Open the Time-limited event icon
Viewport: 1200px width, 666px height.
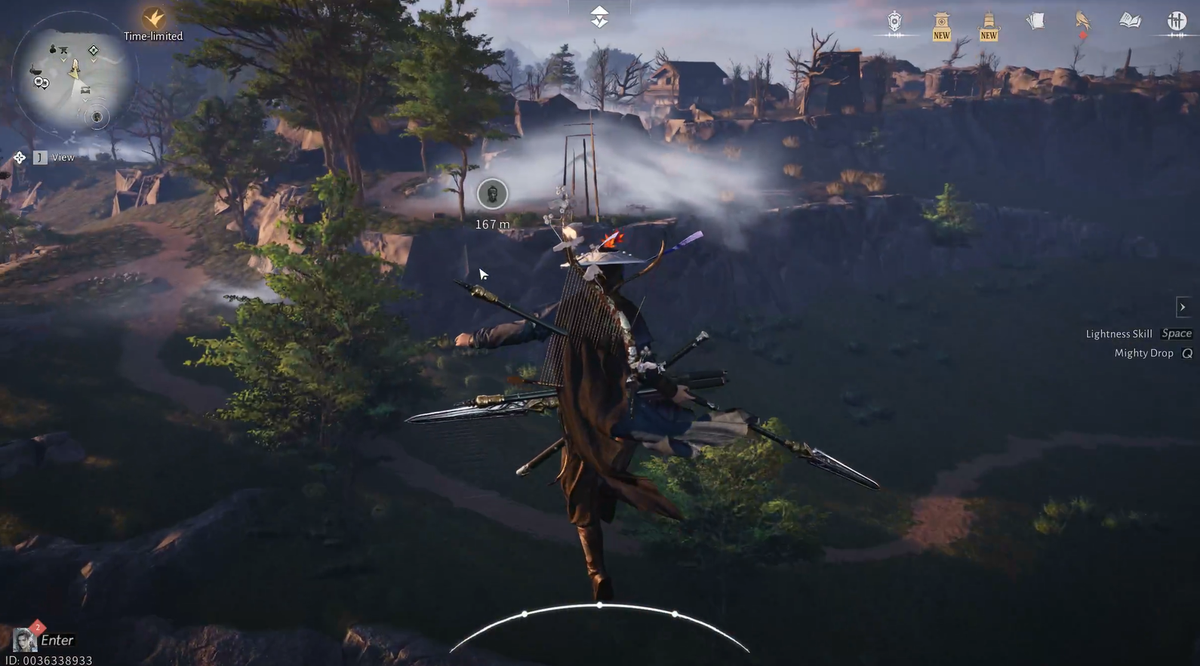click(153, 19)
